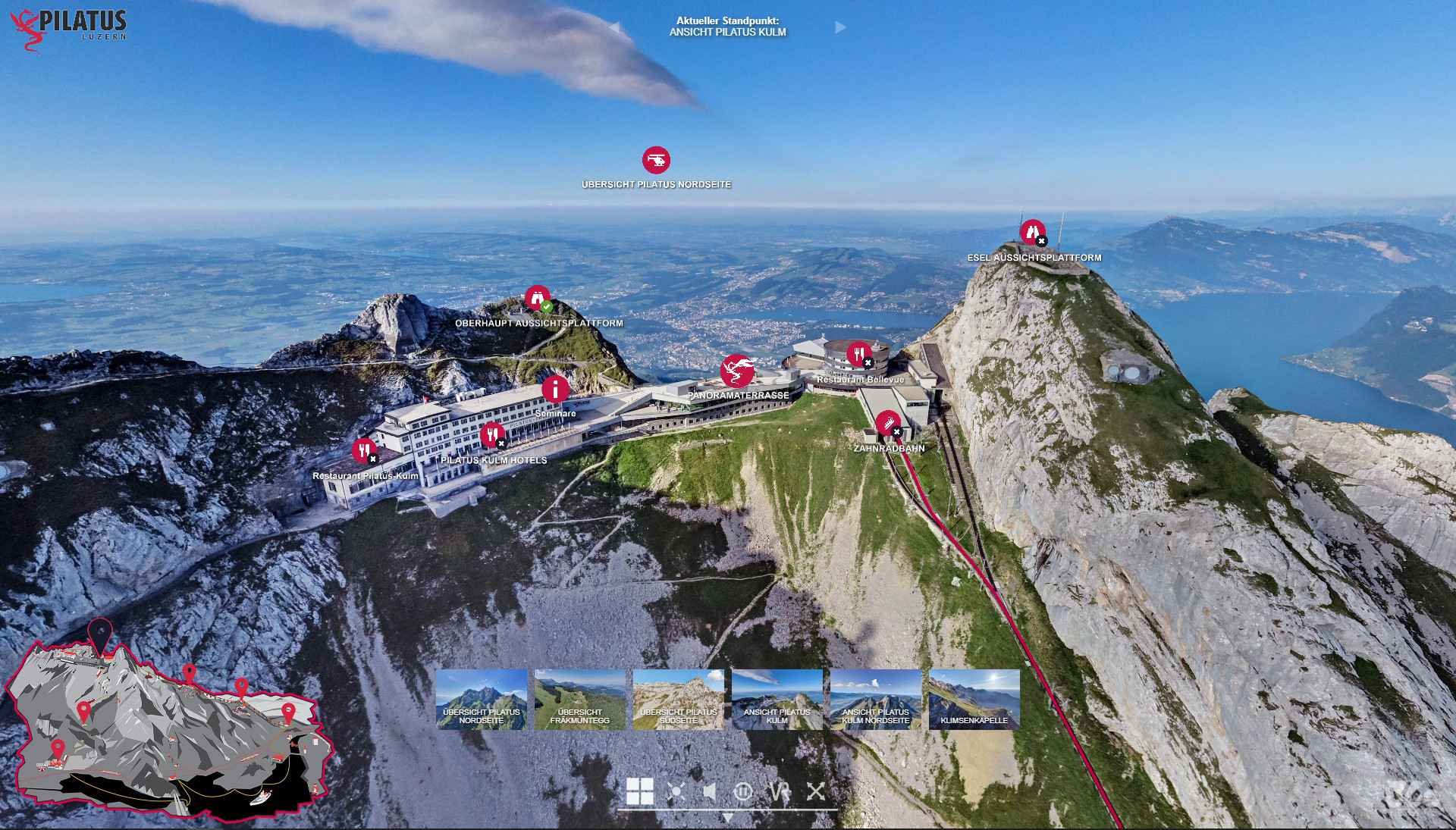Screen dimensions: 1456x830
Task: Open the Fräkmüntegg overview thumbnail
Action: click(x=580, y=699)
